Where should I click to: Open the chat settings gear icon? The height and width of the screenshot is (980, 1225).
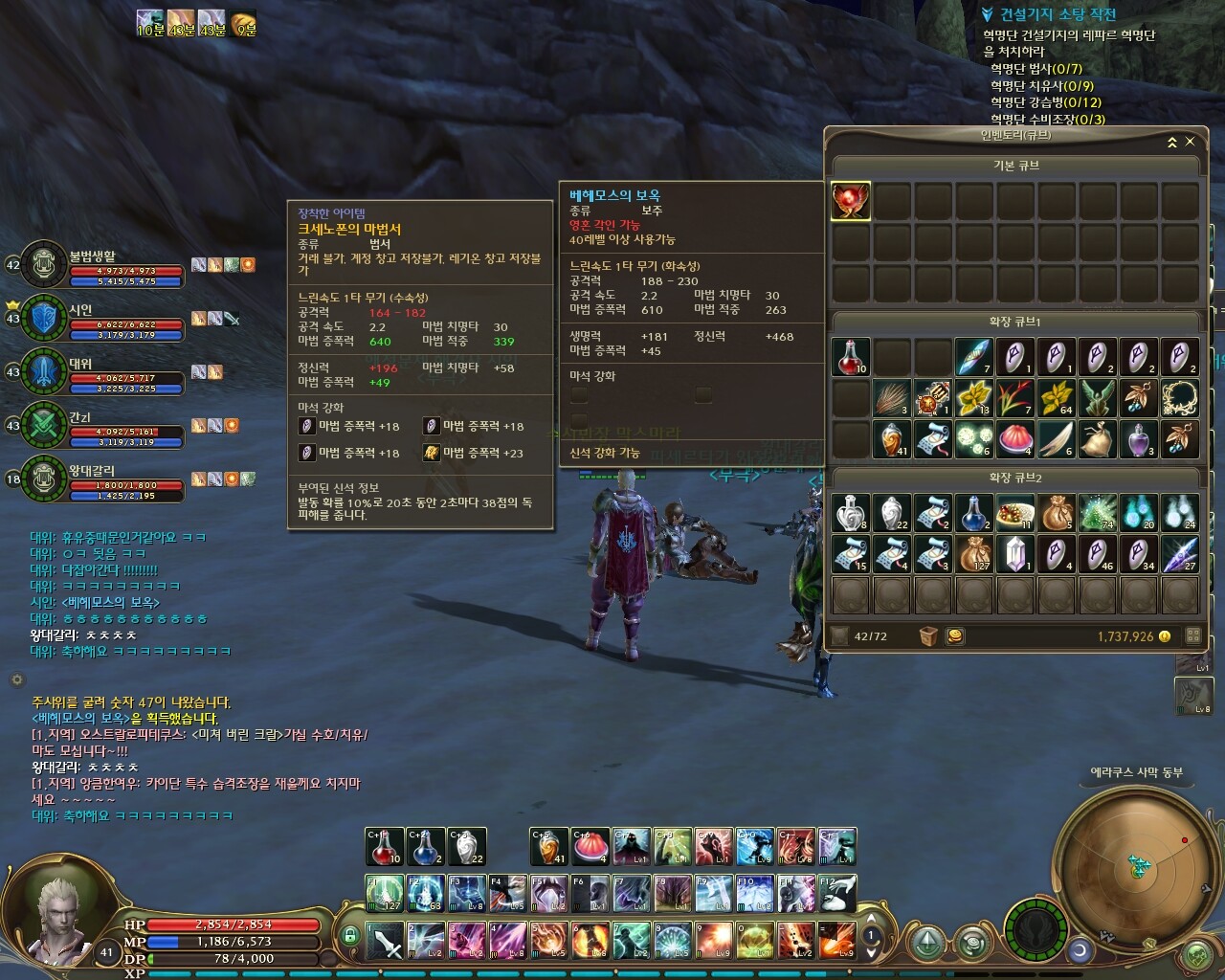[16, 679]
